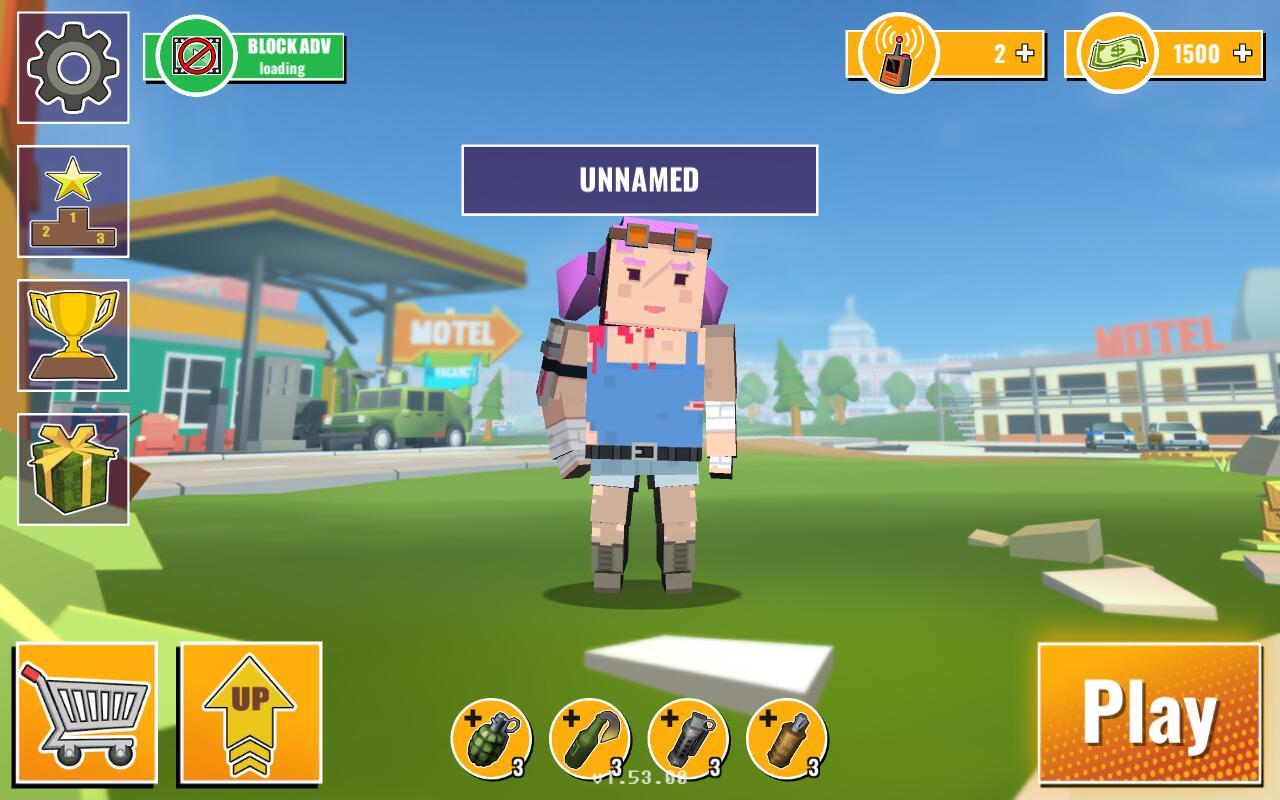
Task: Tap the Block ADV button
Action: (246, 56)
